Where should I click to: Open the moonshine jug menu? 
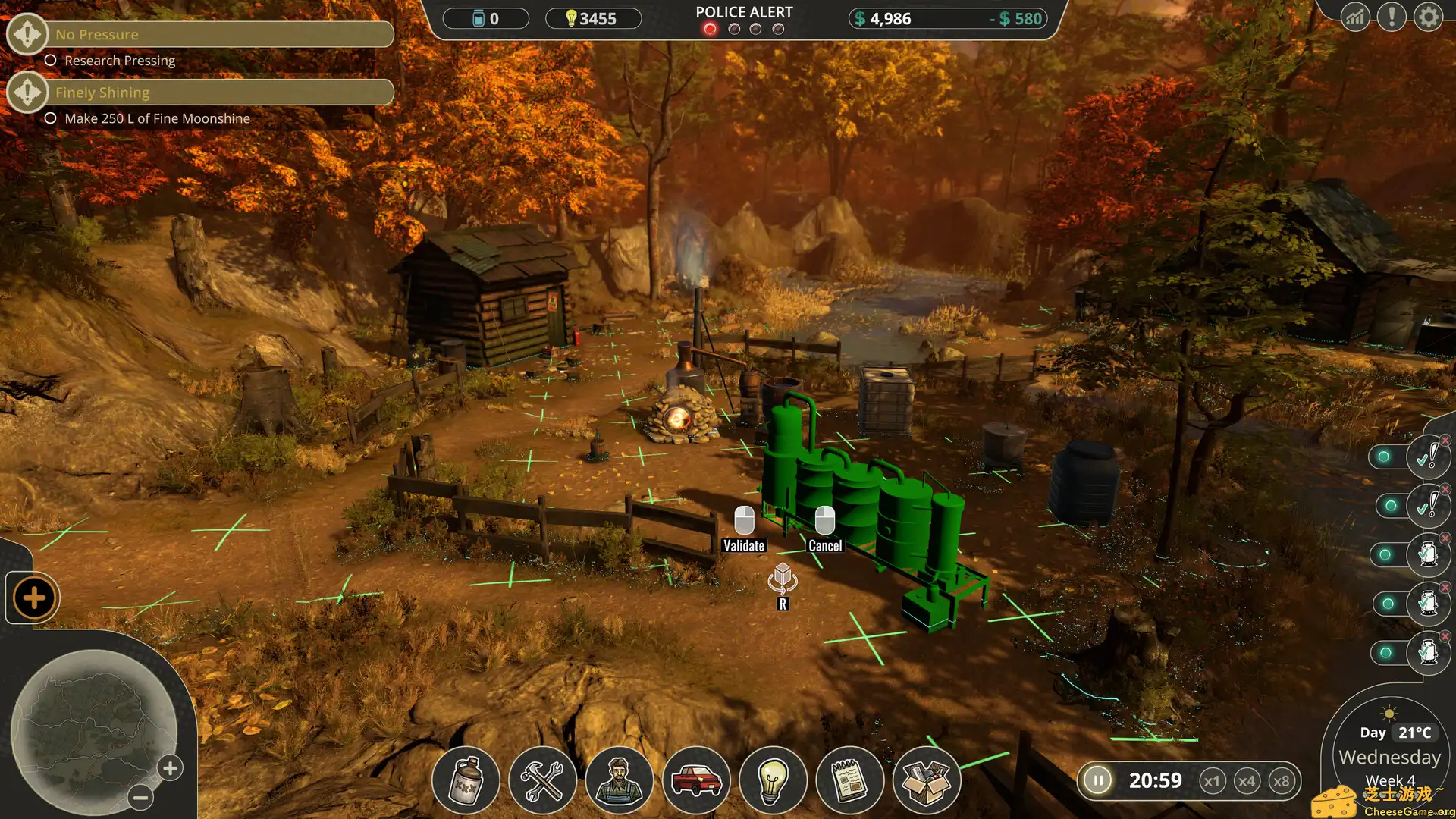tap(466, 780)
